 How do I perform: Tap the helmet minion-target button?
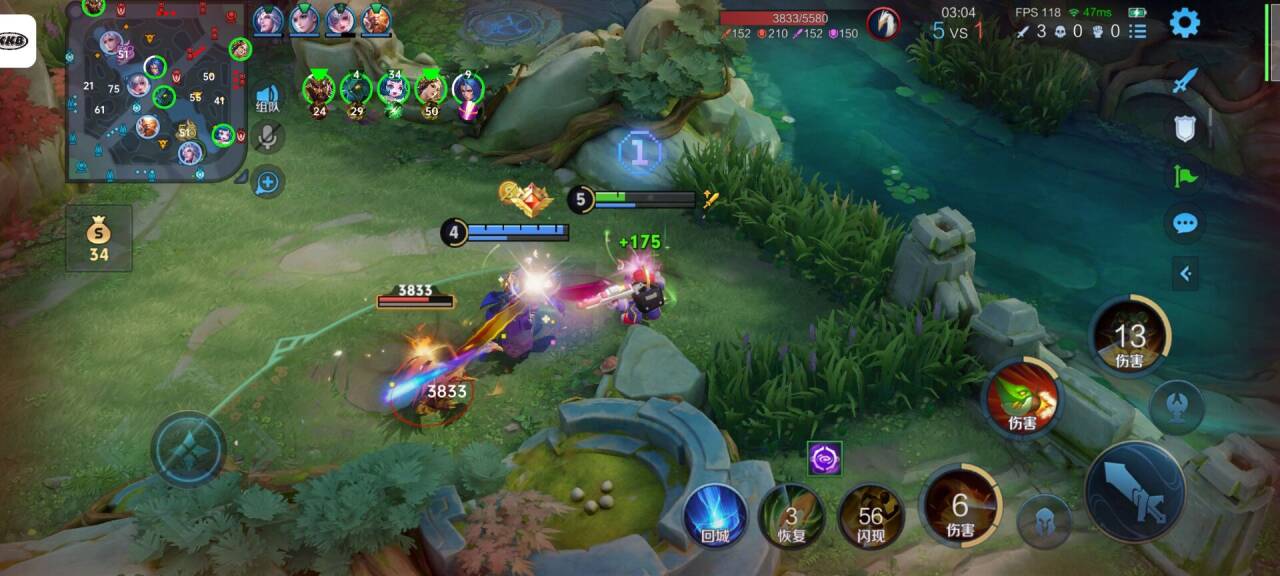[1044, 521]
